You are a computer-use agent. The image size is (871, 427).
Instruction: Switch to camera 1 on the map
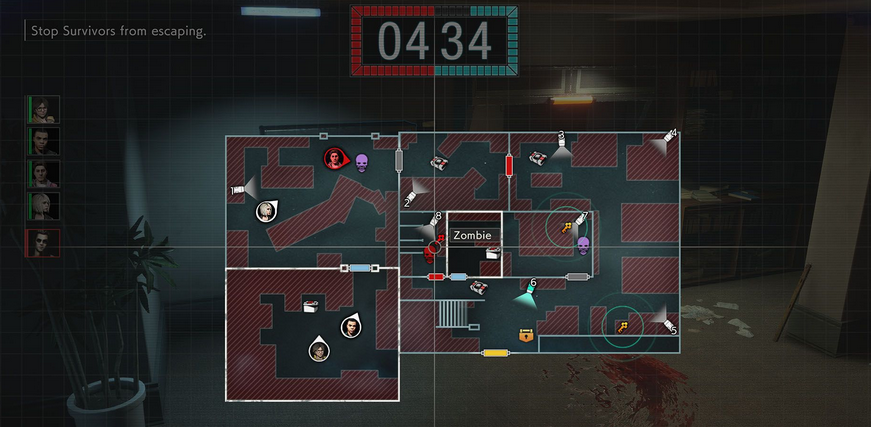pyautogui.click(x=238, y=189)
